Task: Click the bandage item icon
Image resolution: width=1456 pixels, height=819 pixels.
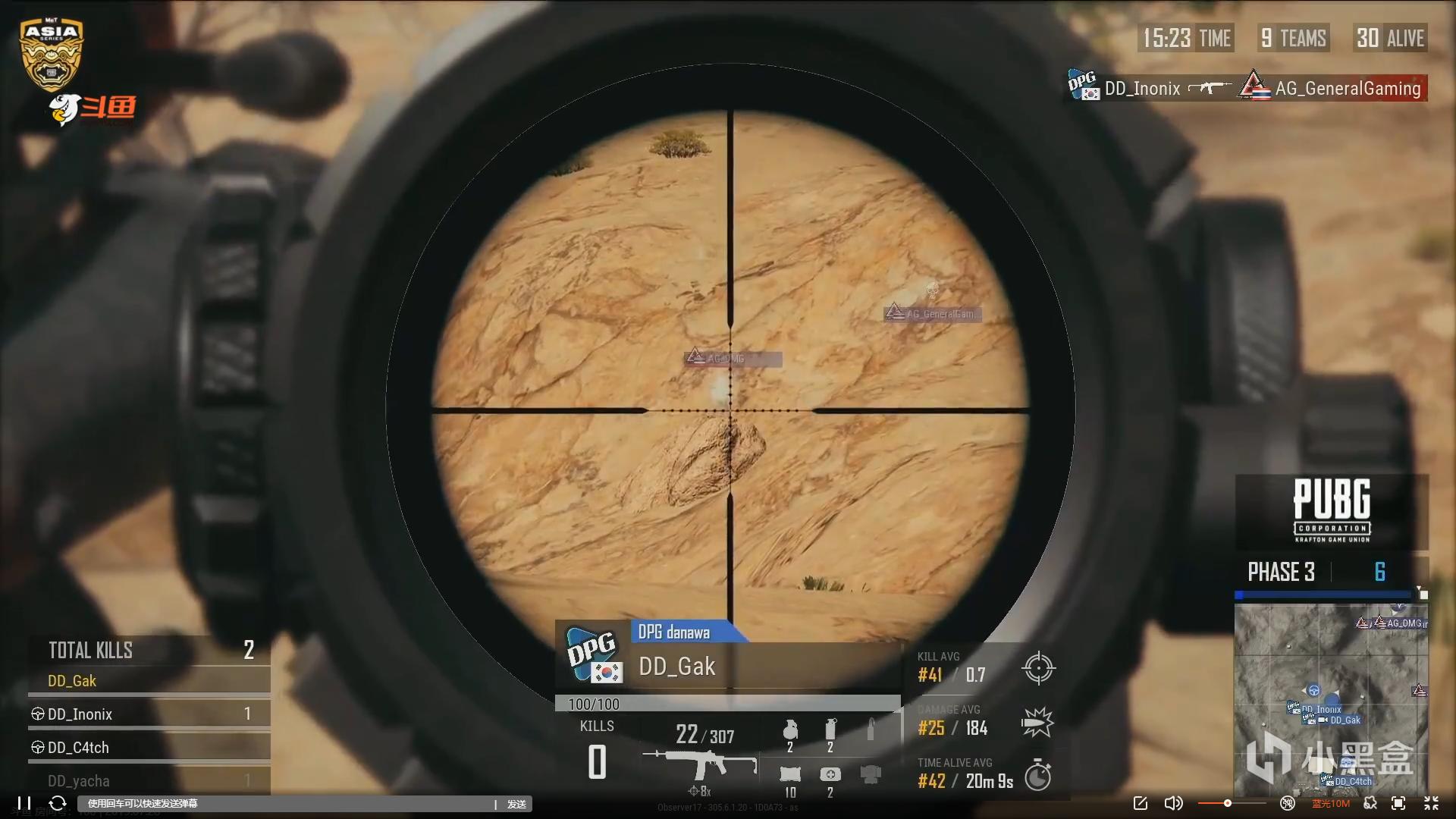Action: click(790, 774)
